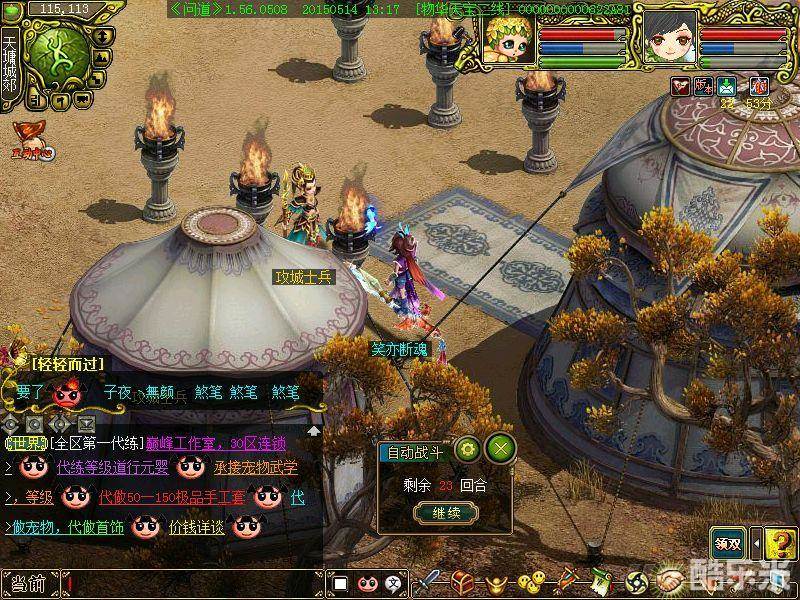Click the handshake trade icon

(x=671, y=582)
